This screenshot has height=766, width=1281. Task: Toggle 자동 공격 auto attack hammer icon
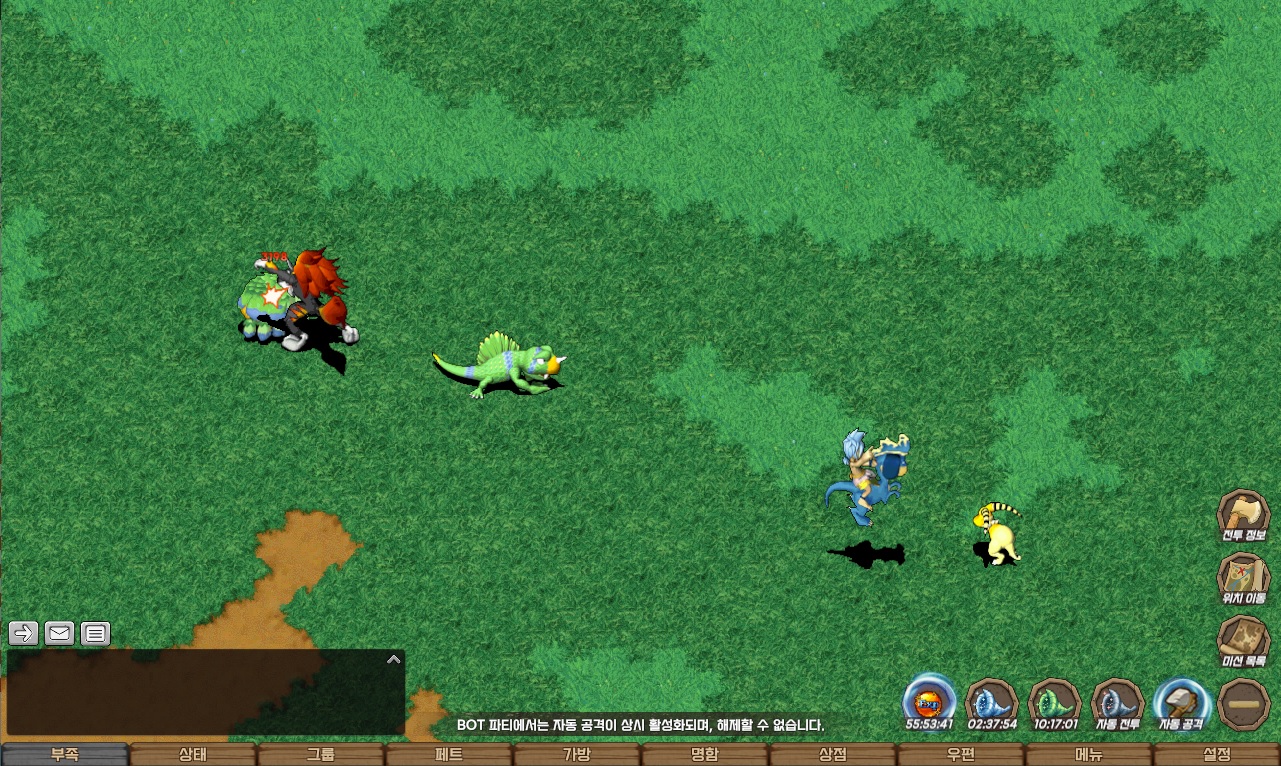1181,702
